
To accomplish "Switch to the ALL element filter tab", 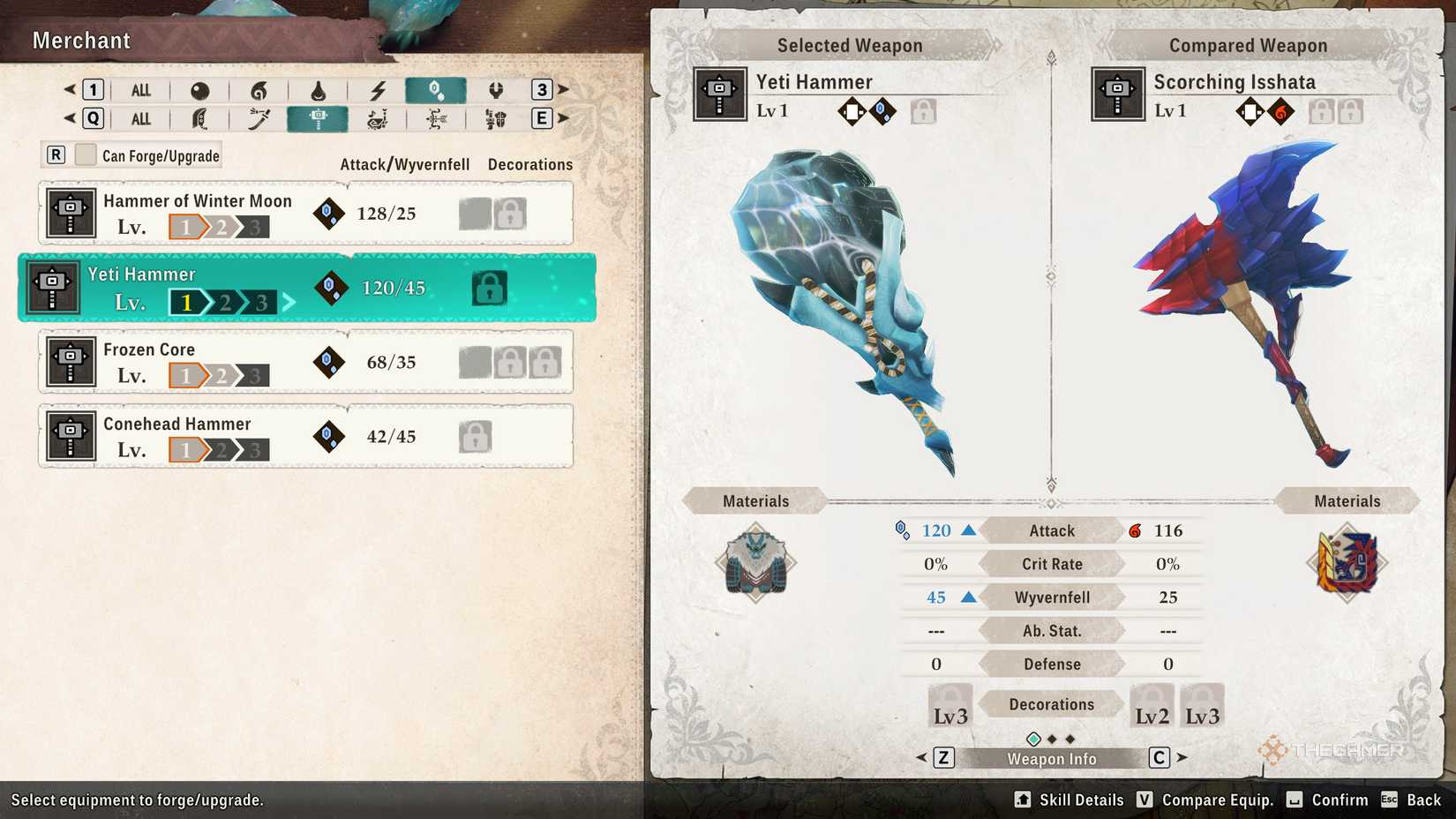I will (x=141, y=89).
